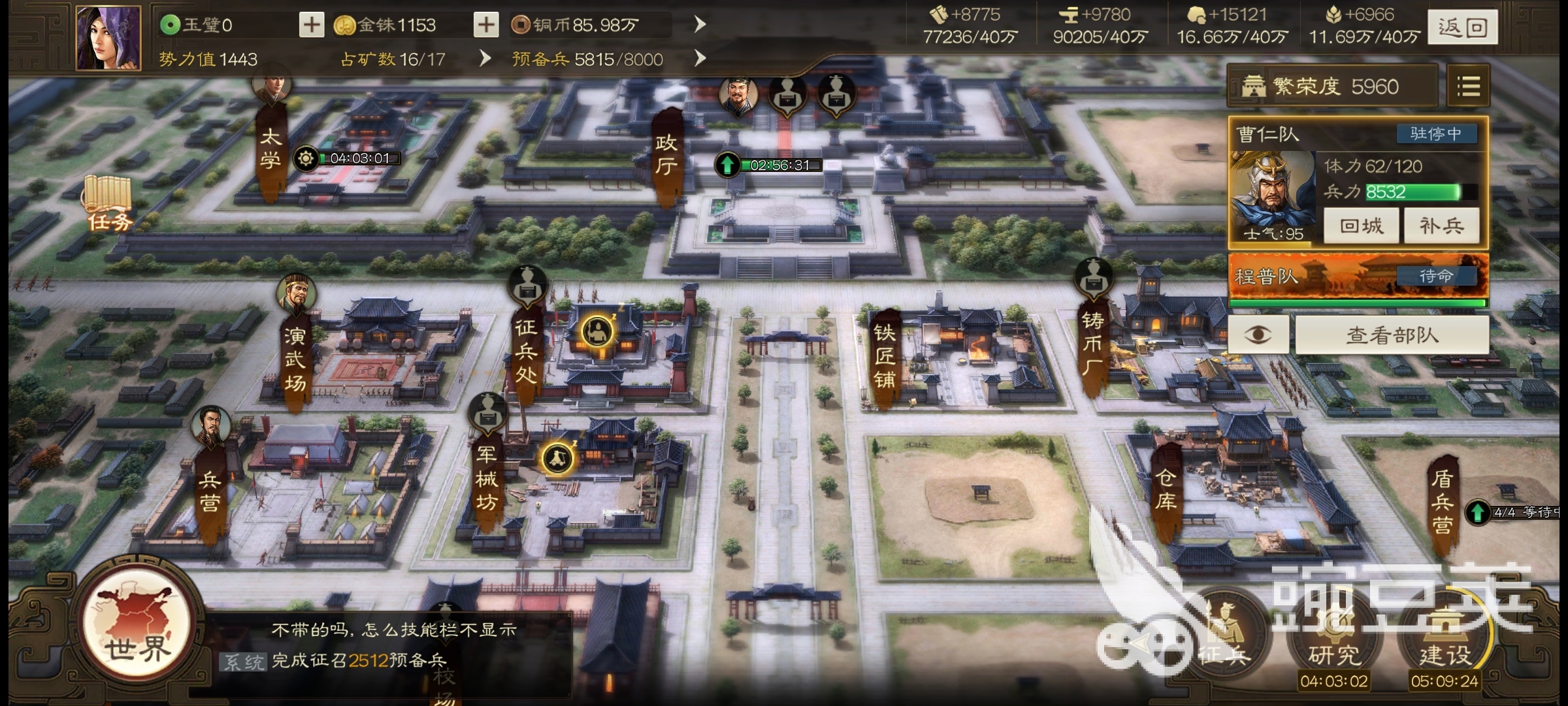This screenshot has width=1568, height=706.
Task: Toggle the eye visibility button
Action: [1258, 335]
